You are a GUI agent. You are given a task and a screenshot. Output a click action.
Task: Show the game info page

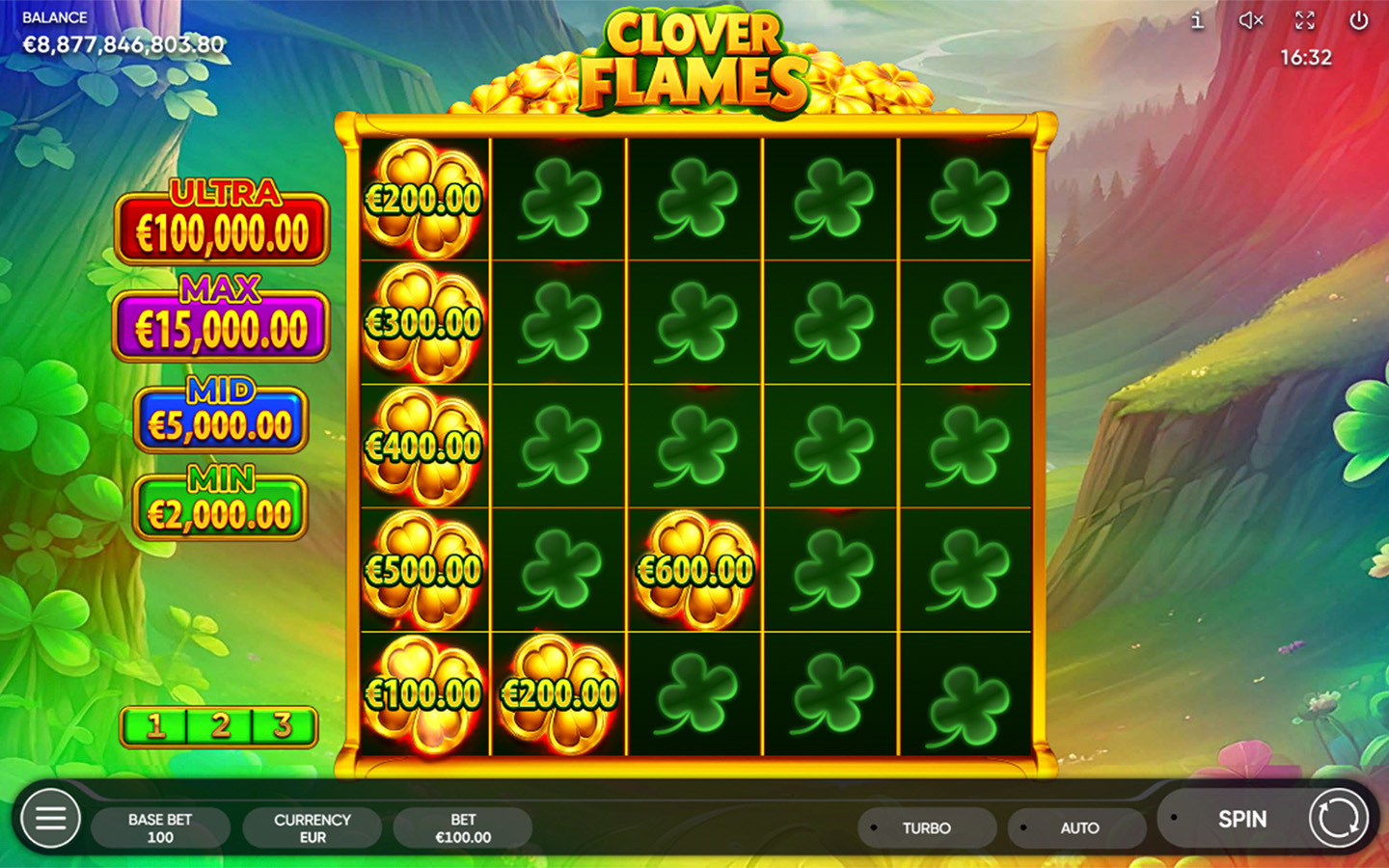click(x=1197, y=20)
